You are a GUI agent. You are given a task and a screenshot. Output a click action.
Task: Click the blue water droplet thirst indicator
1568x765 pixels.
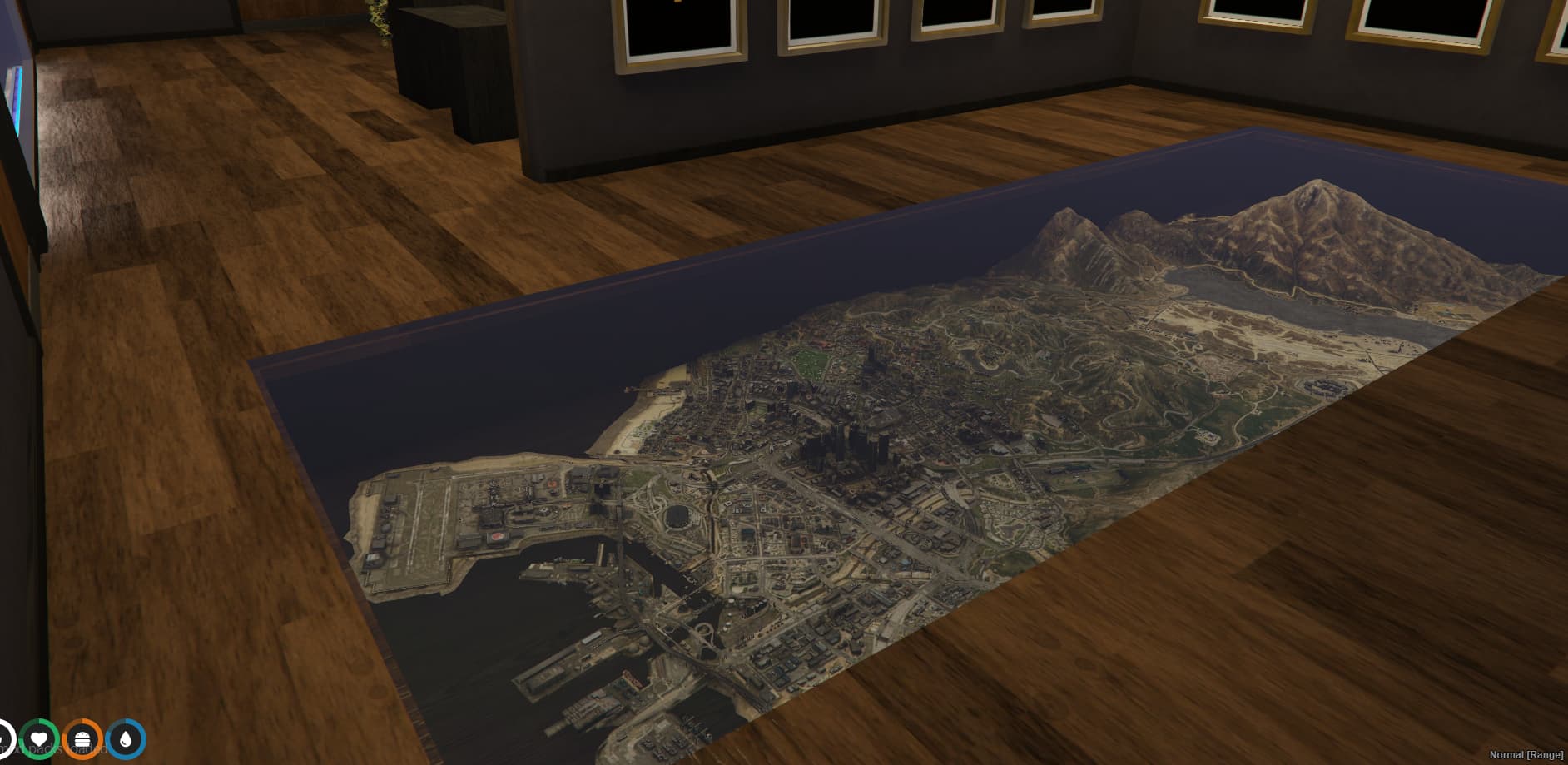[127, 740]
